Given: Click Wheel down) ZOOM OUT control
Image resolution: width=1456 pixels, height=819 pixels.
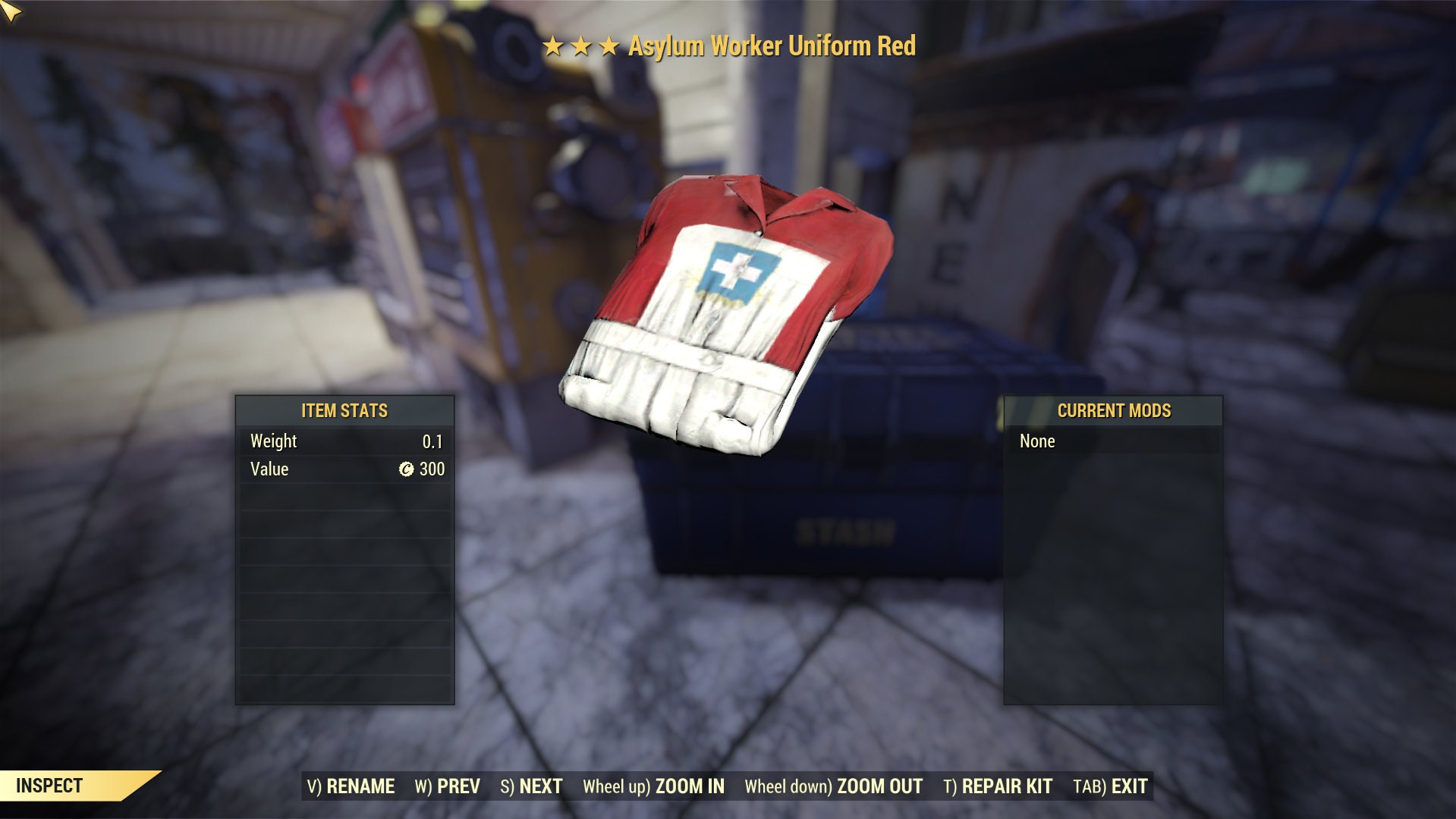Looking at the screenshot, I should [833, 786].
